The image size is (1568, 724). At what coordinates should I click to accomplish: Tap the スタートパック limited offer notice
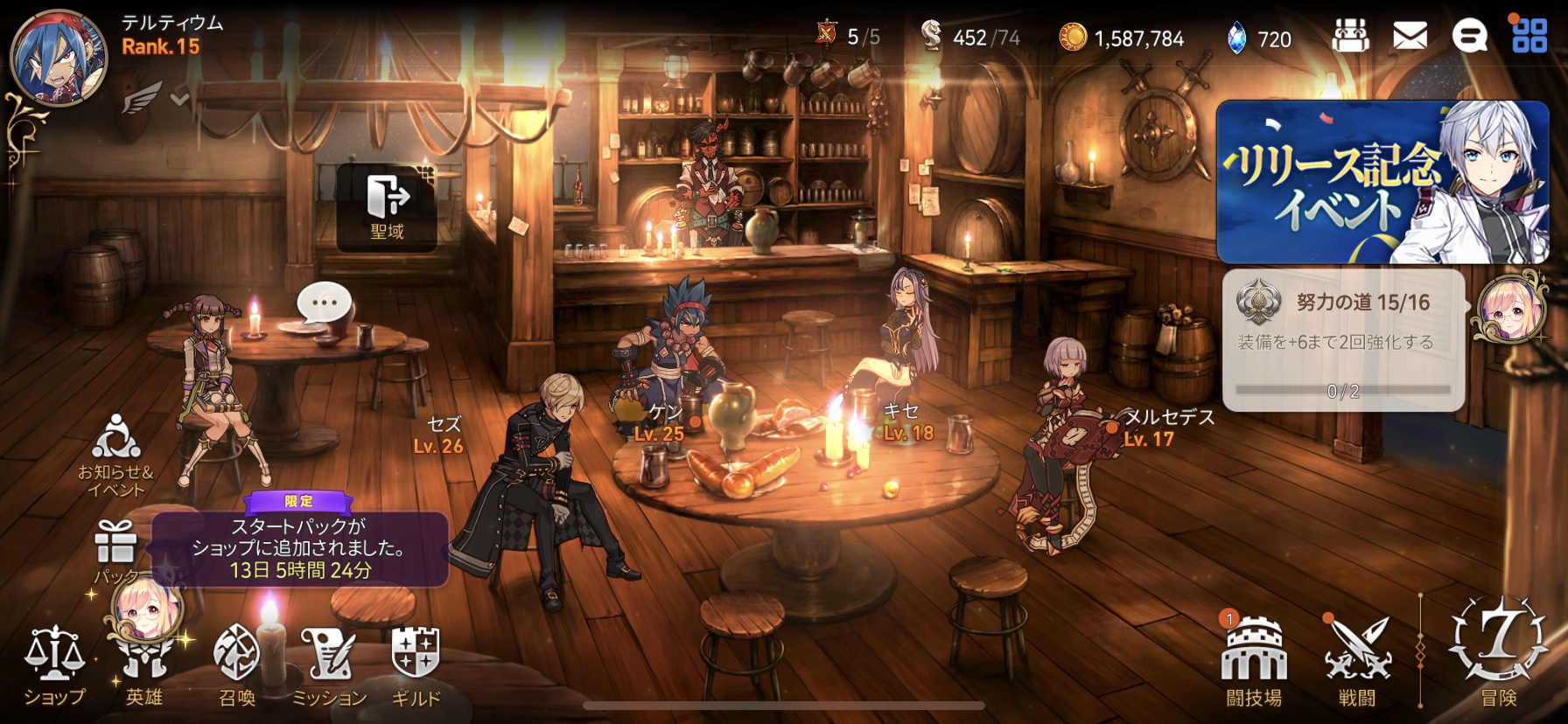click(299, 547)
